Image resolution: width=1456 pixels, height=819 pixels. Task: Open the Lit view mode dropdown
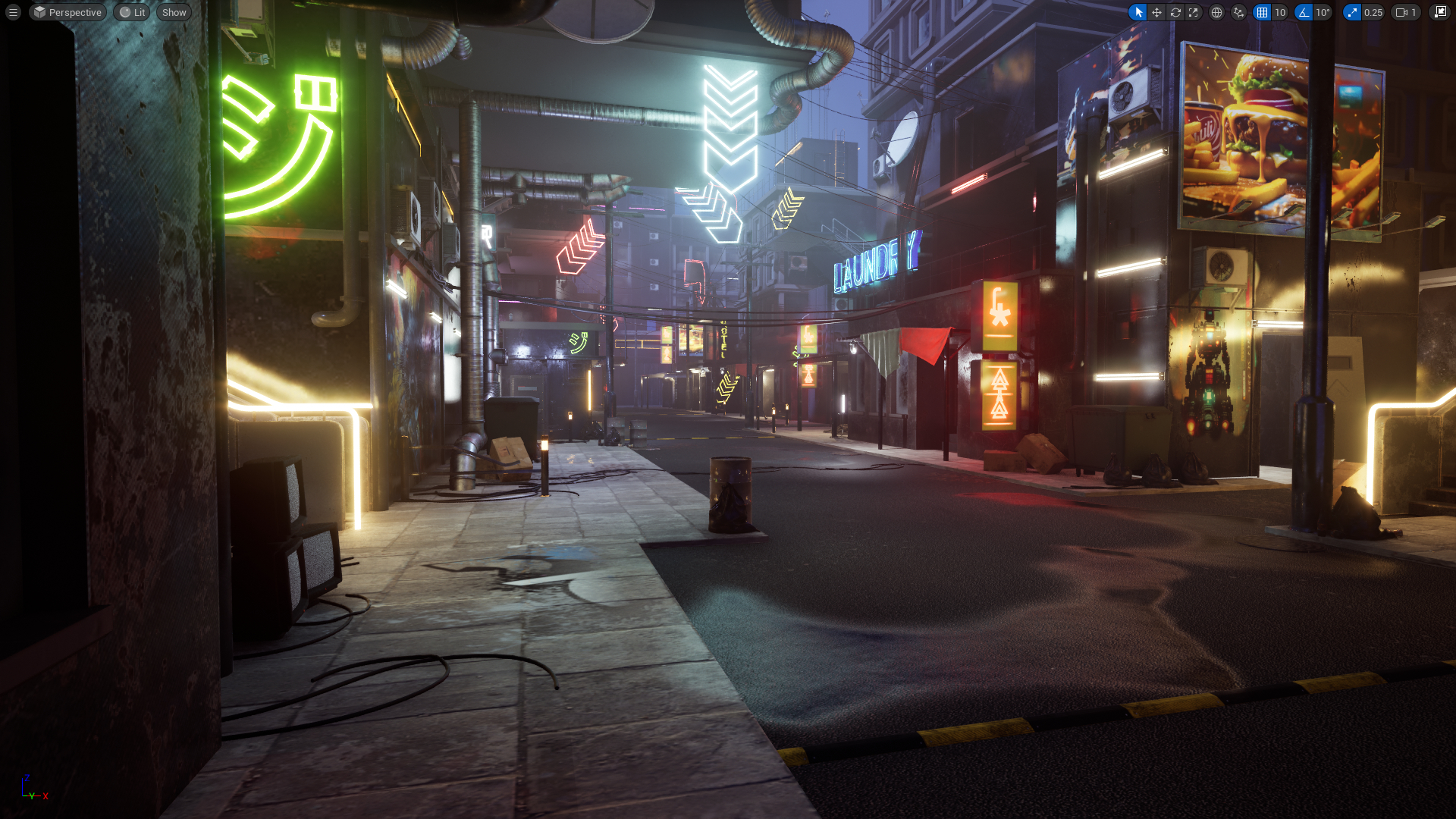(x=131, y=12)
